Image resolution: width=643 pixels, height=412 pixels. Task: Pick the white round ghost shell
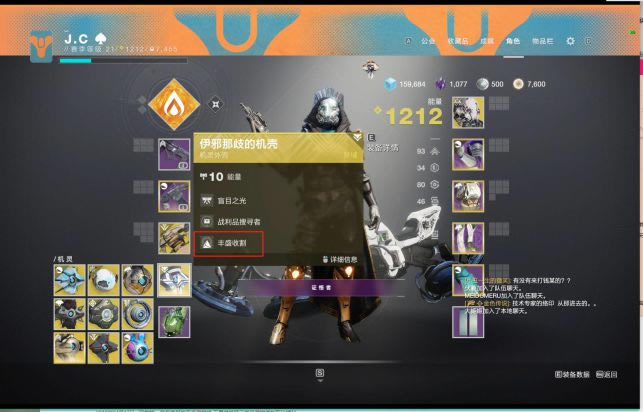coord(103,281)
